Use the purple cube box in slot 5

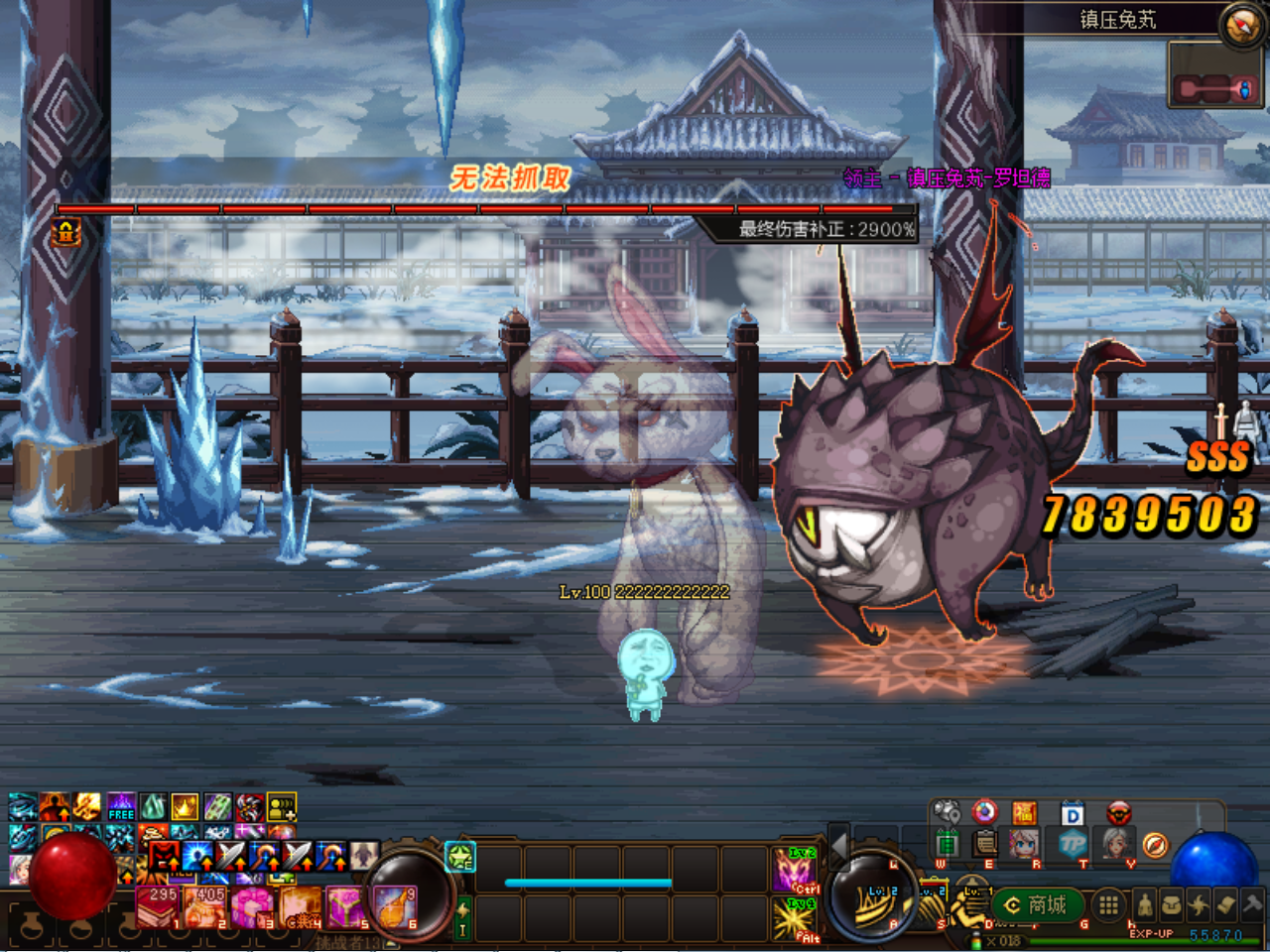click(x=347, y=907)
